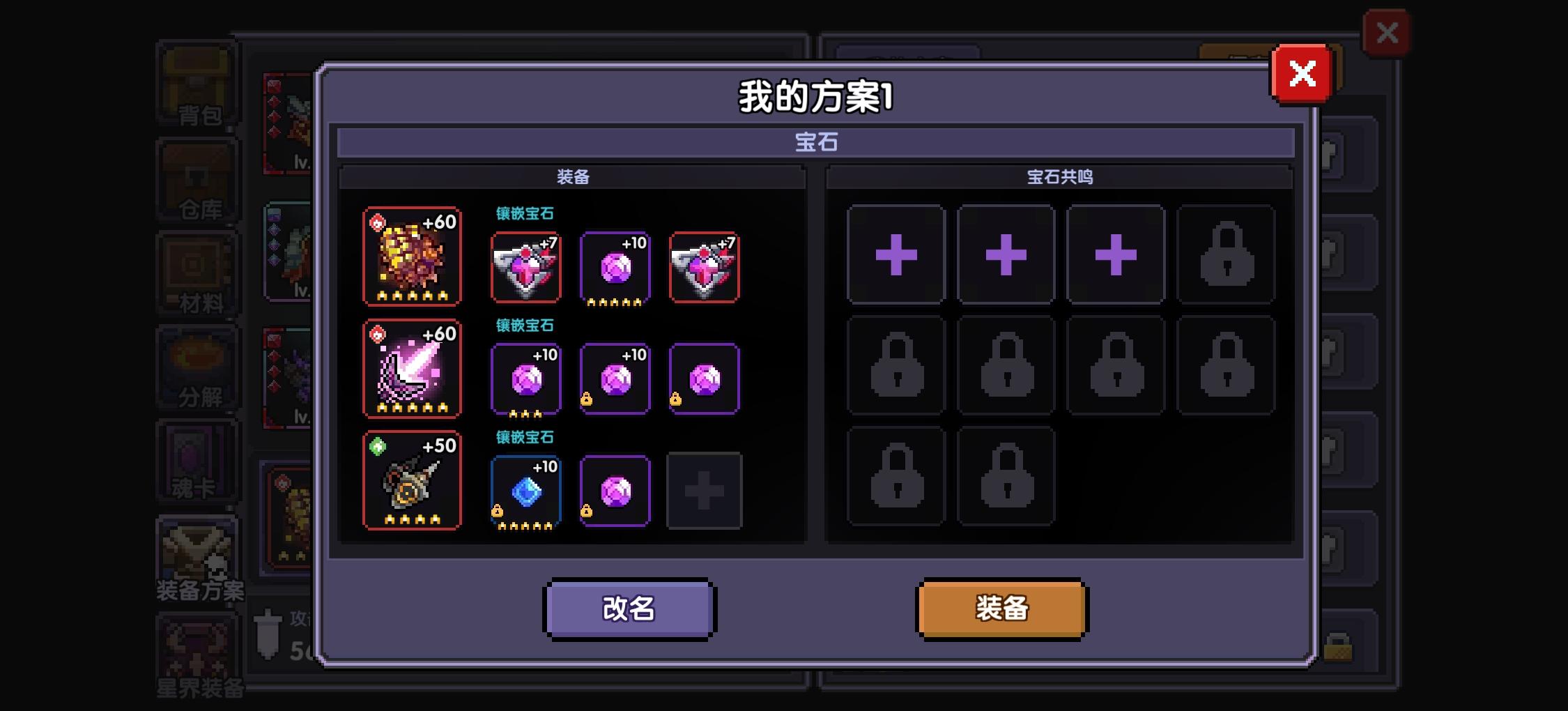Close the 我的方案1 dialog
This screenshot has height=711, width=1568.
click(x=1302, y=72)
